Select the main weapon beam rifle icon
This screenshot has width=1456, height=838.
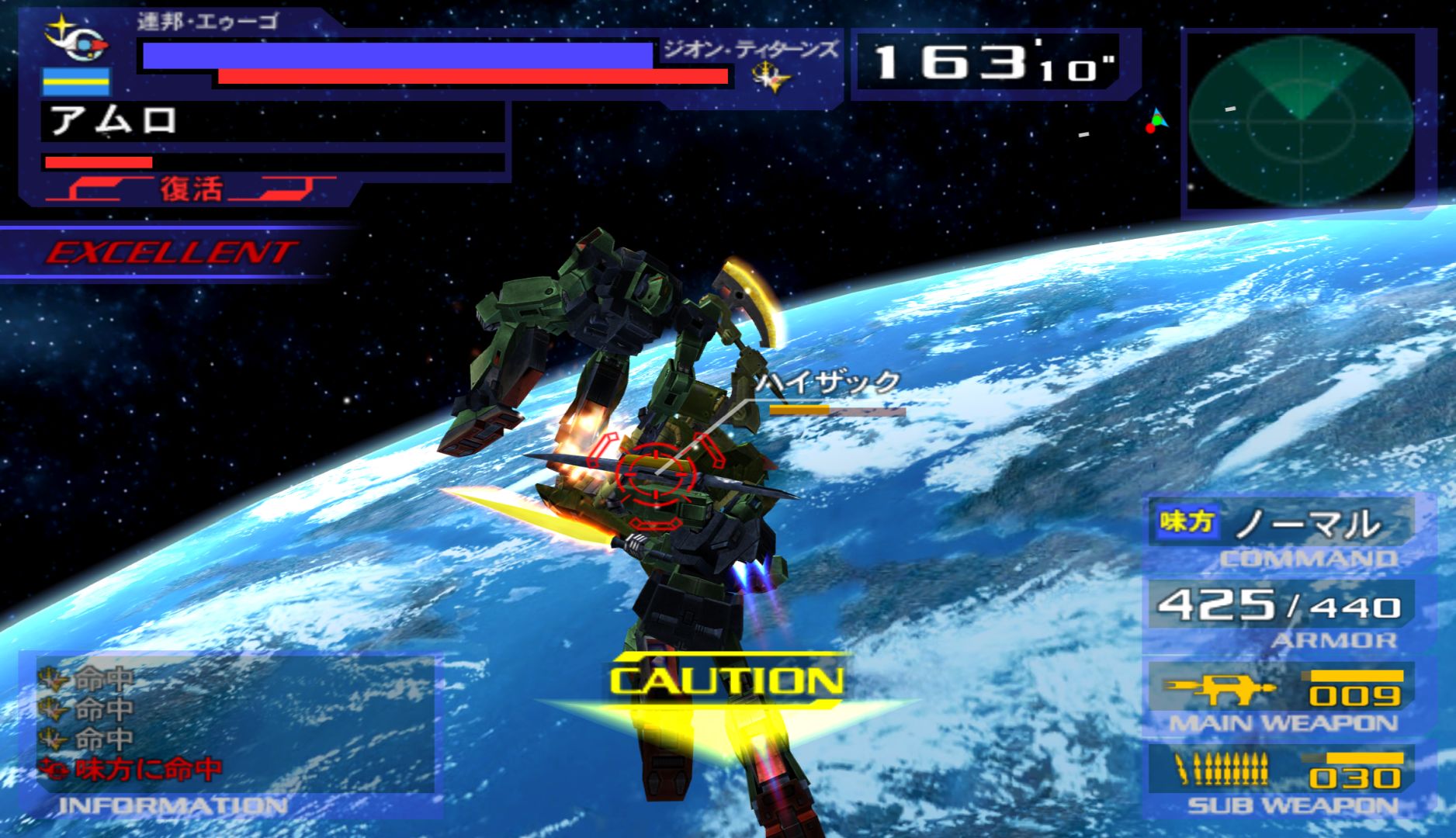(x=1219, y=687)
